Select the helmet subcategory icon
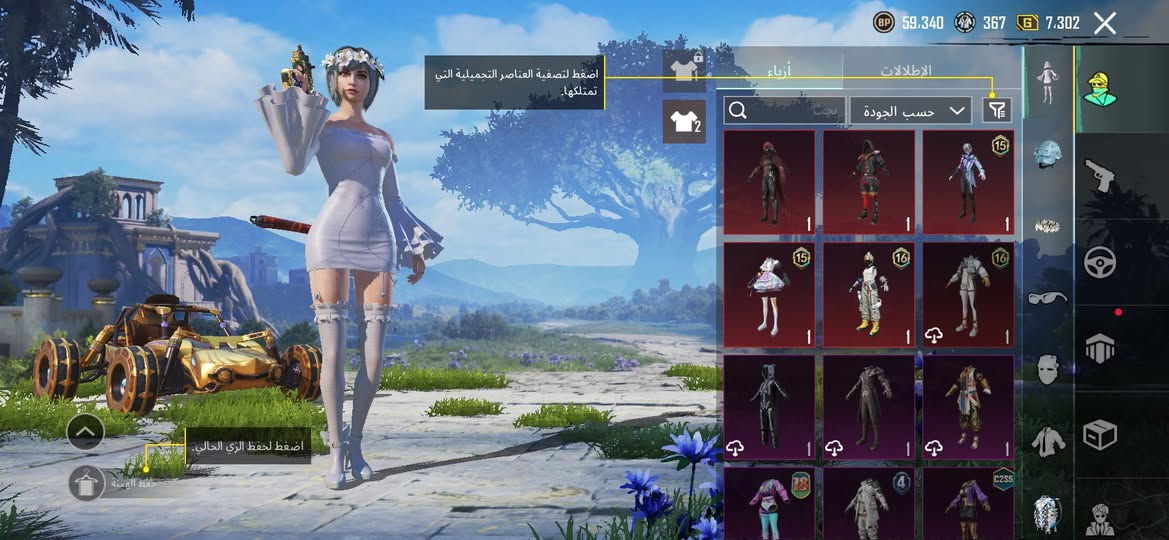This screenshot has width=1169, height=540. click(x=1047, y=154)
